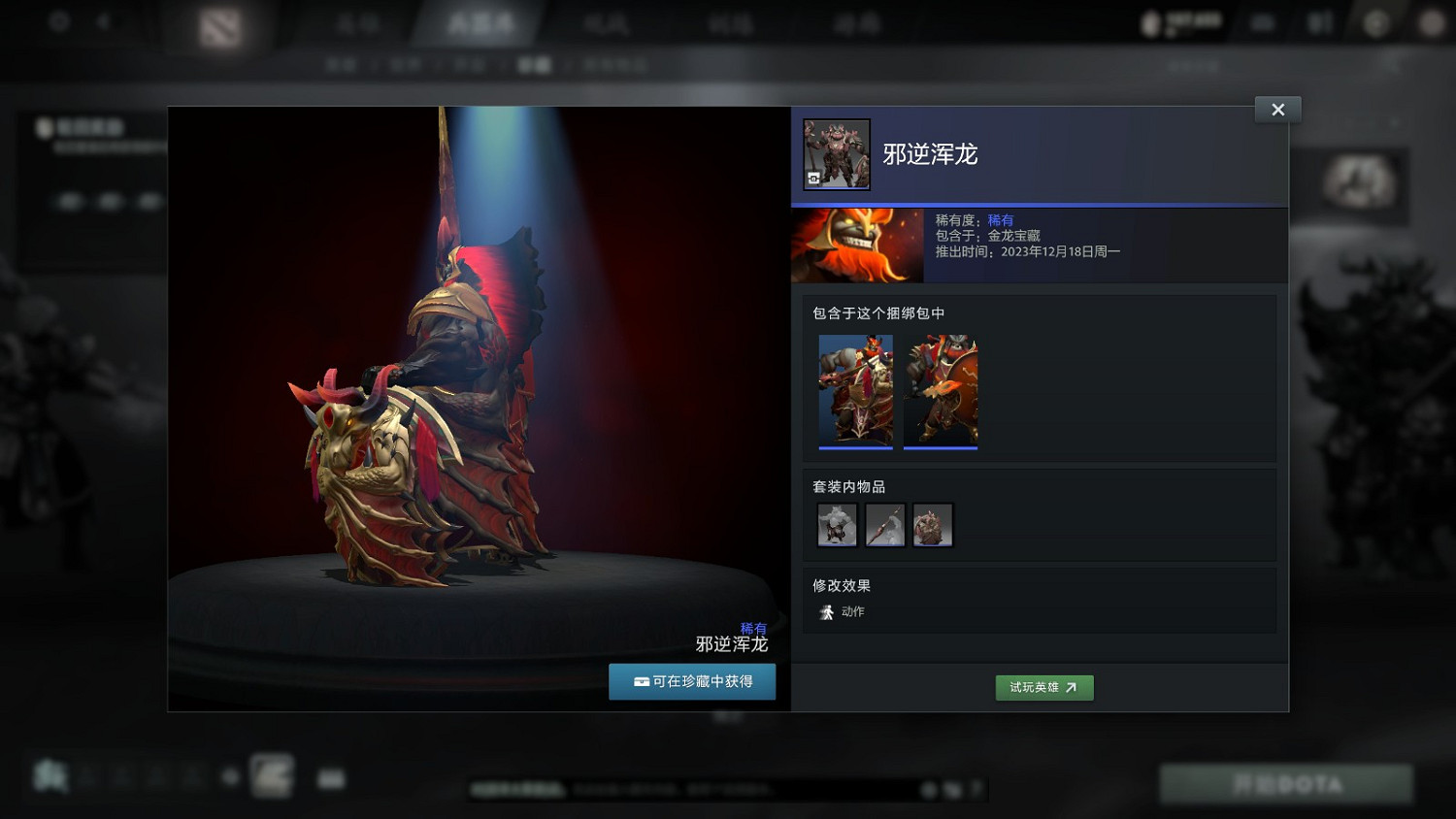
Task: Open the settings gear icon
Action: coord(58,22)
